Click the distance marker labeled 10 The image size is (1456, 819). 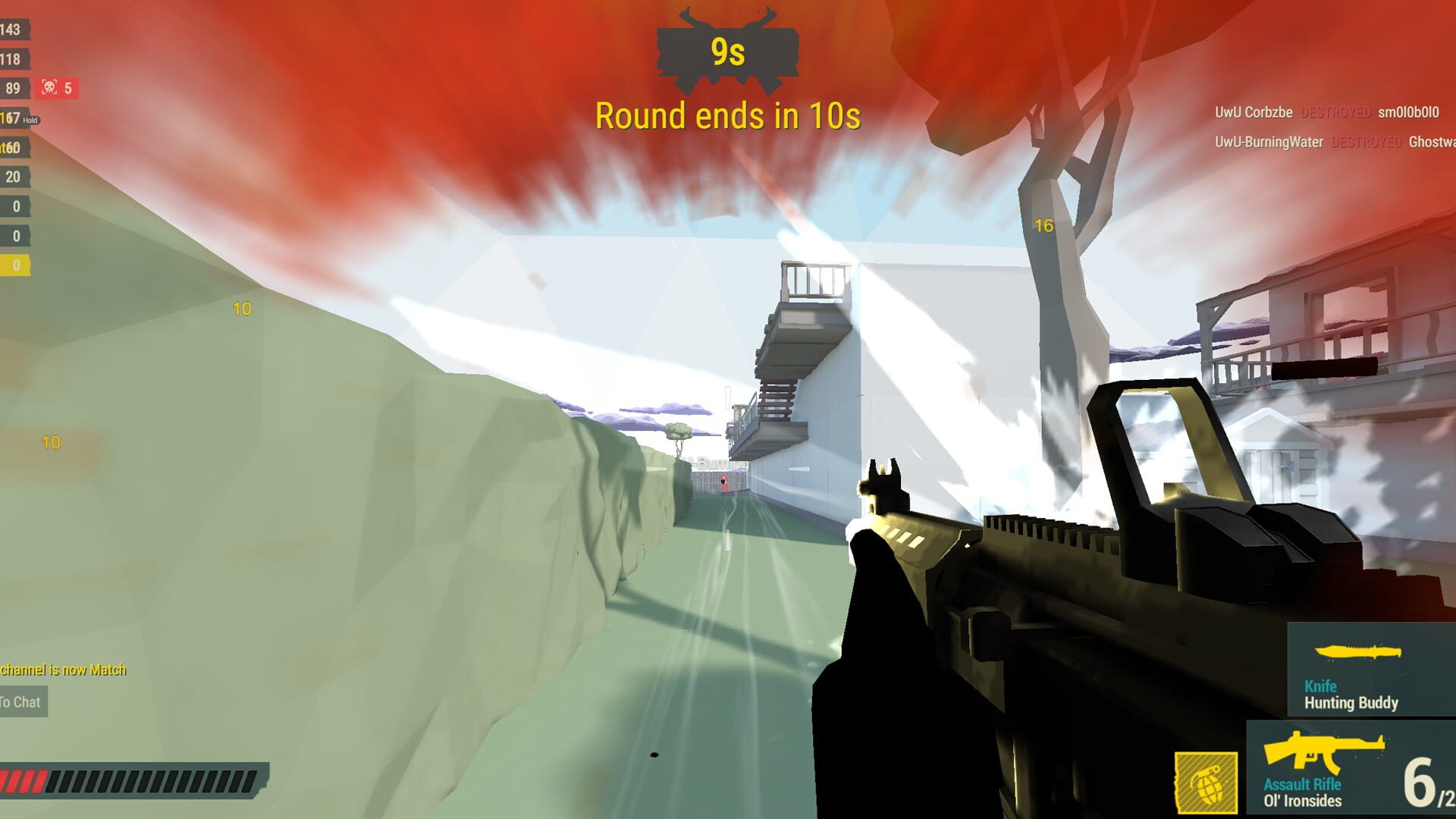[x=241, y=308]
